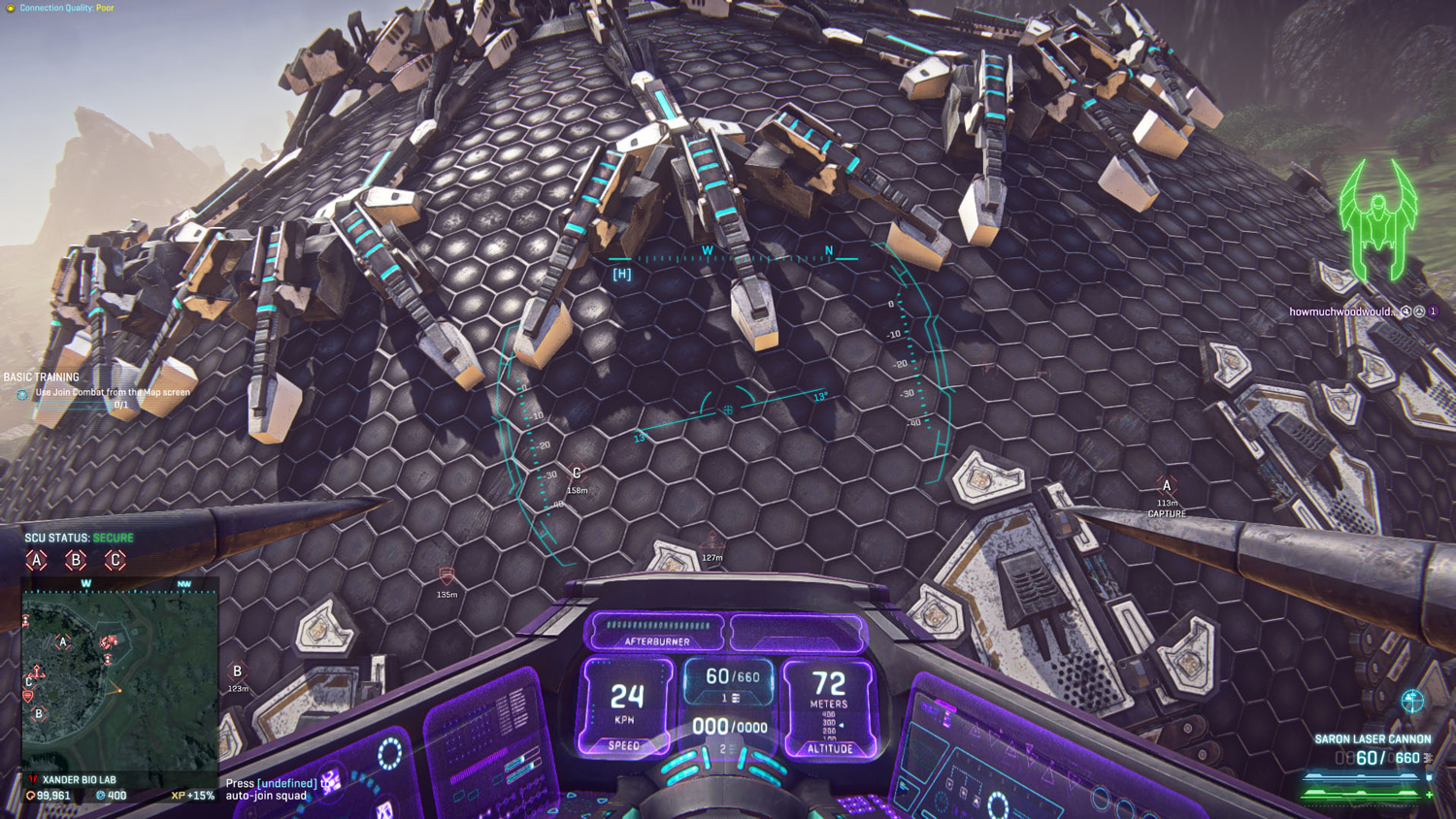Screen dimensions: 1456x819
Task: Select the point A Capture waypoint marker
Action: (1167, 487)
